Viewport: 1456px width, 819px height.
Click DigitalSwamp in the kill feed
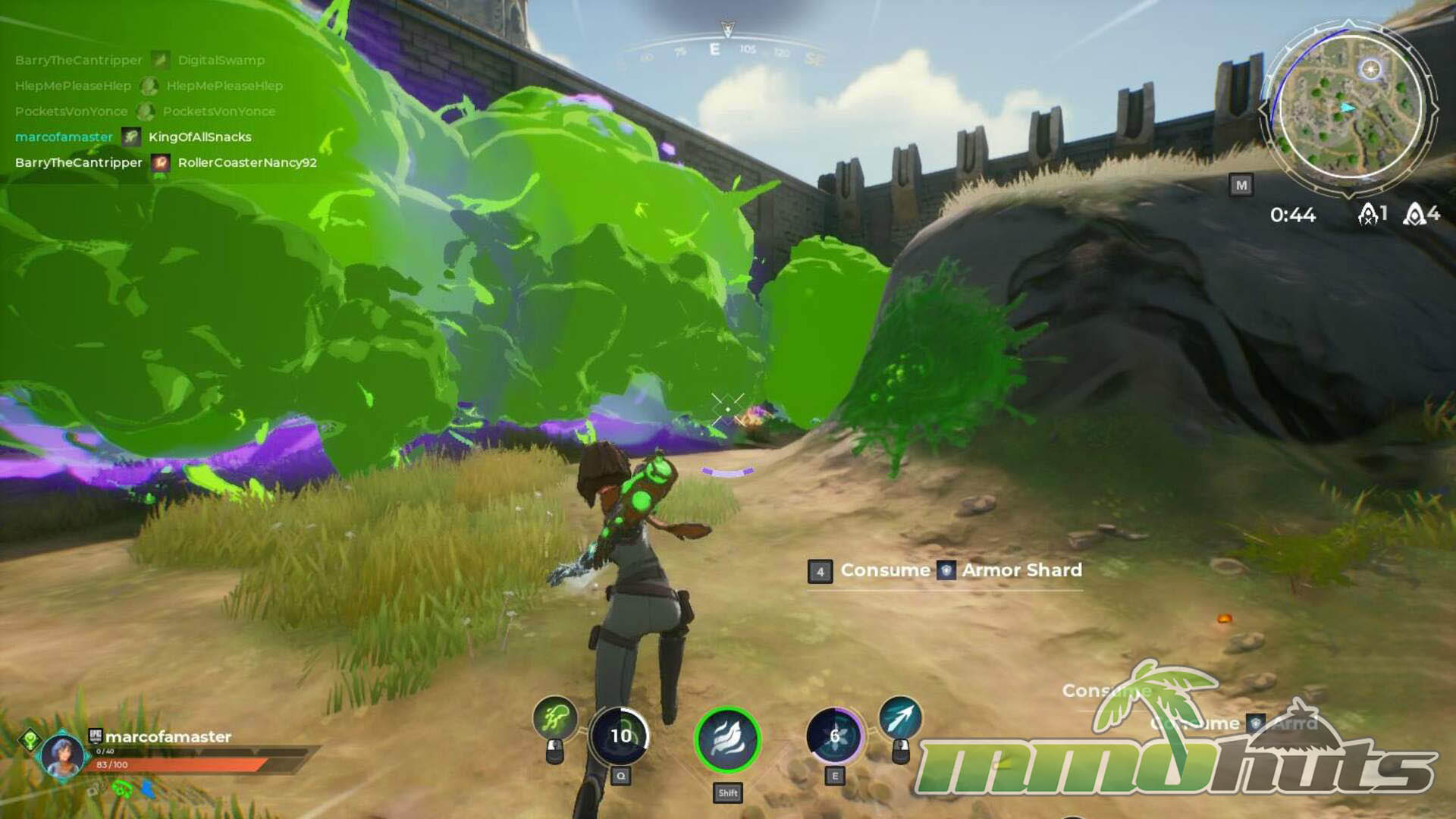[221, 61]
